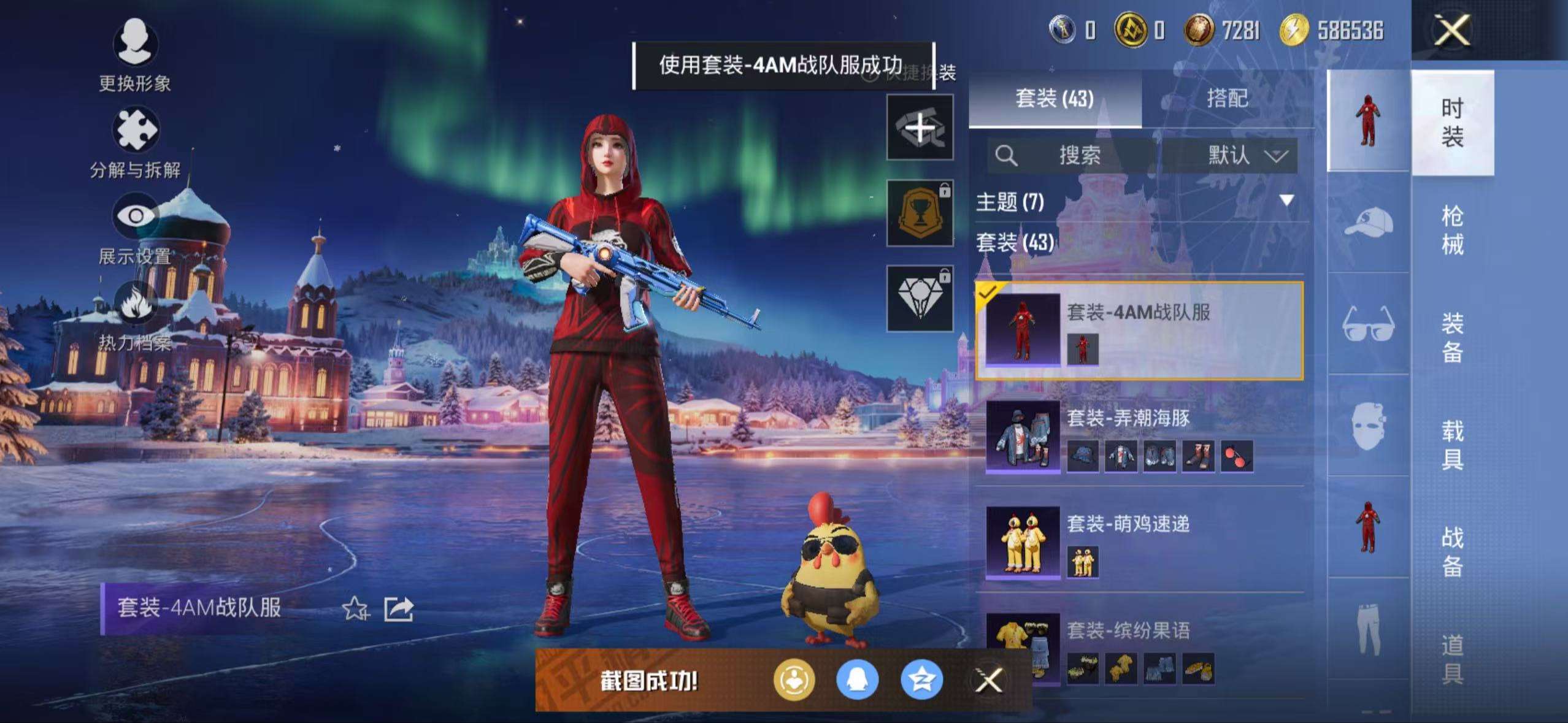Open the 载具 vehicles category

1452,445
